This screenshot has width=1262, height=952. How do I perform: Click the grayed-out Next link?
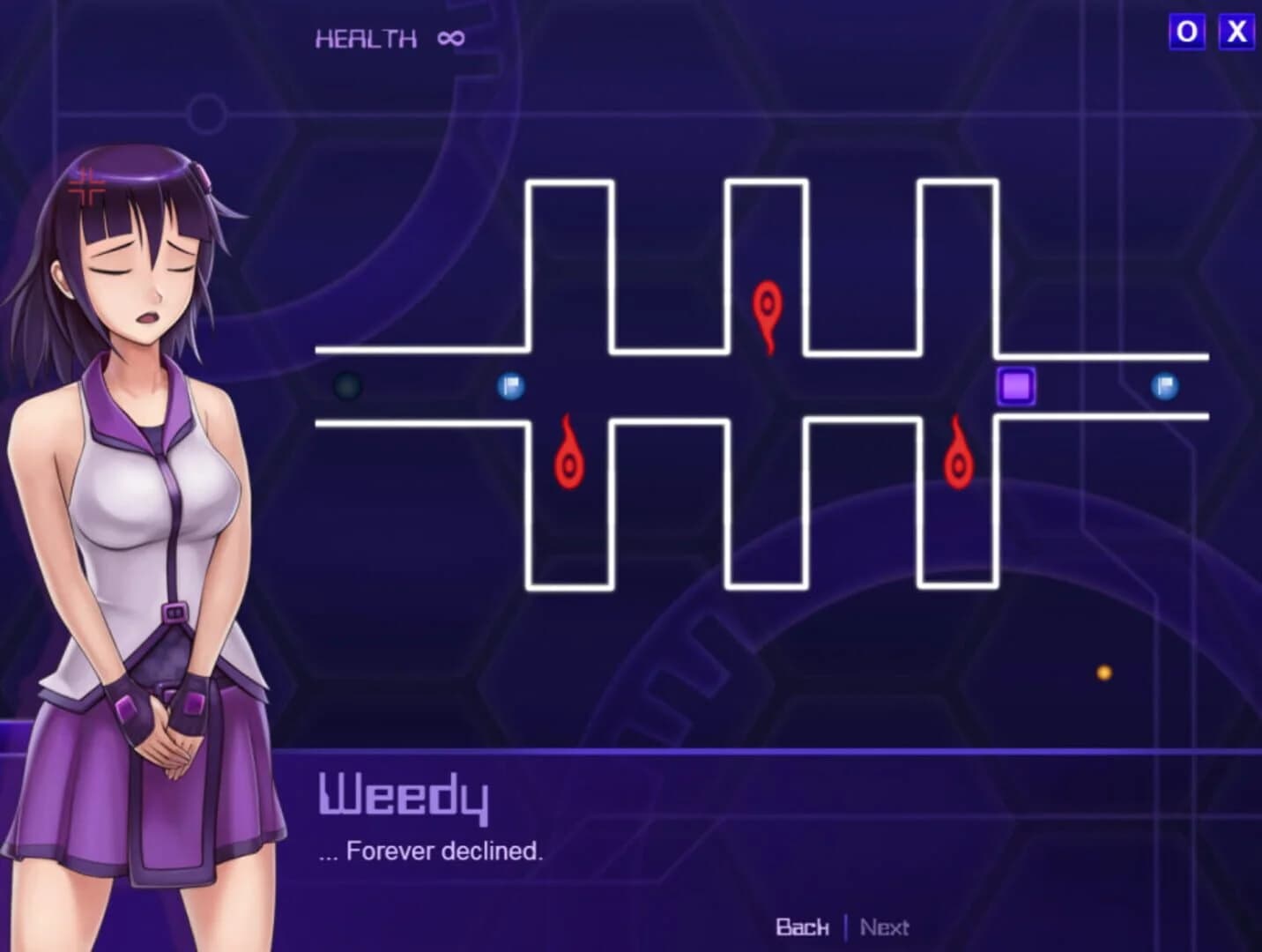coord(884,927)
